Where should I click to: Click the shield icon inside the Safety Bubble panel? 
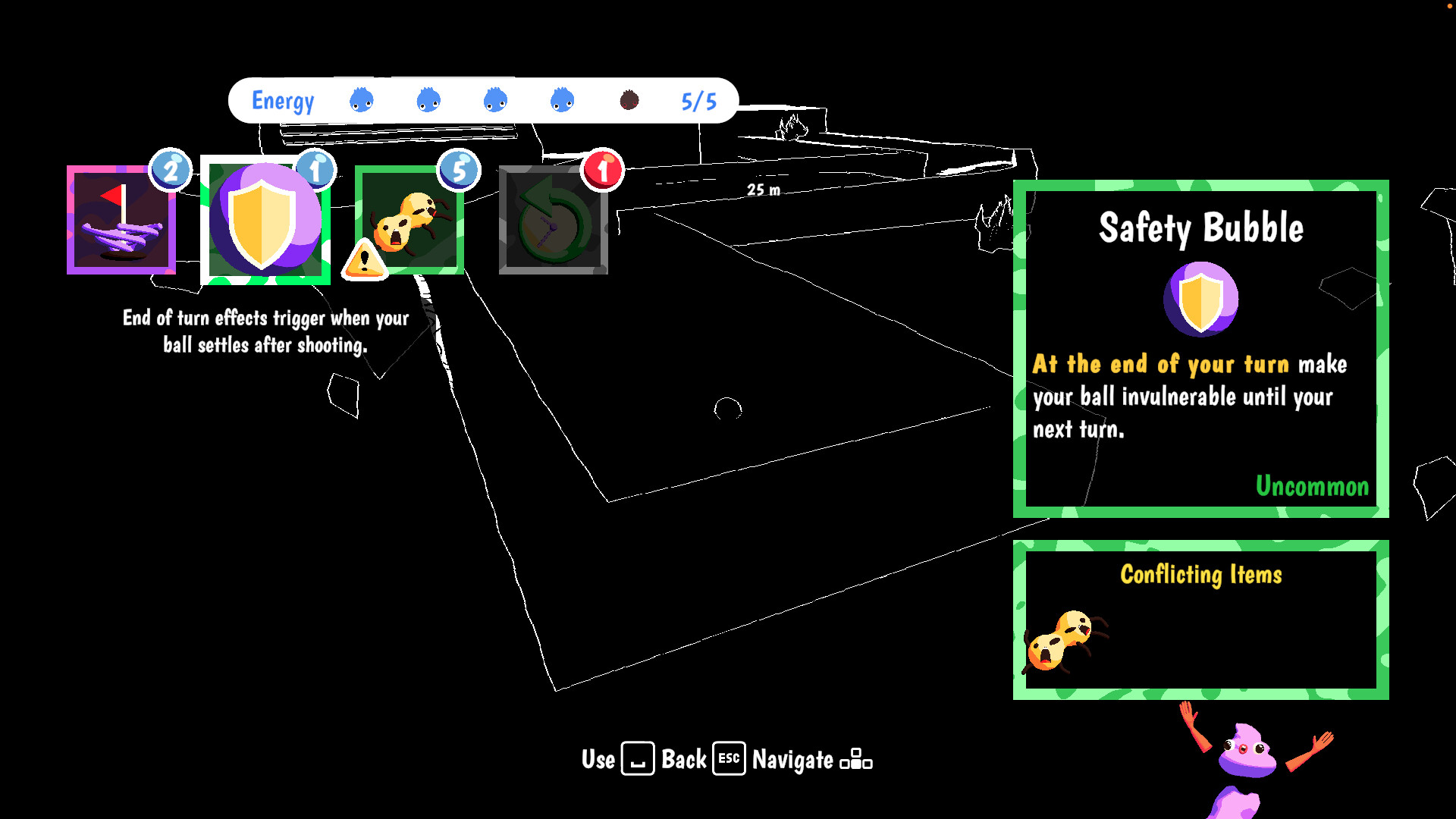(1200, 299)
